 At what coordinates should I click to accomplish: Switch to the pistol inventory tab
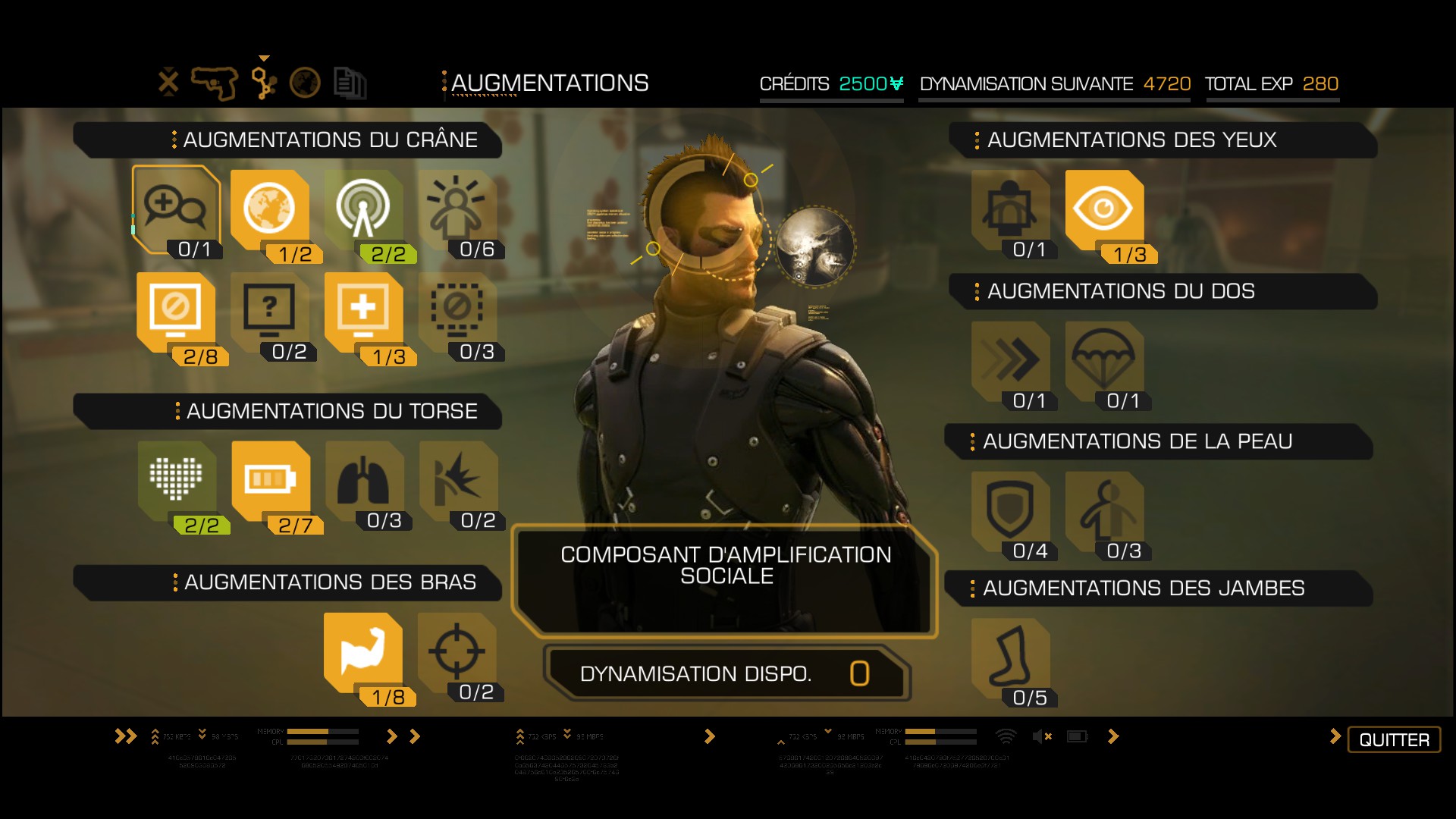[215, 83]
